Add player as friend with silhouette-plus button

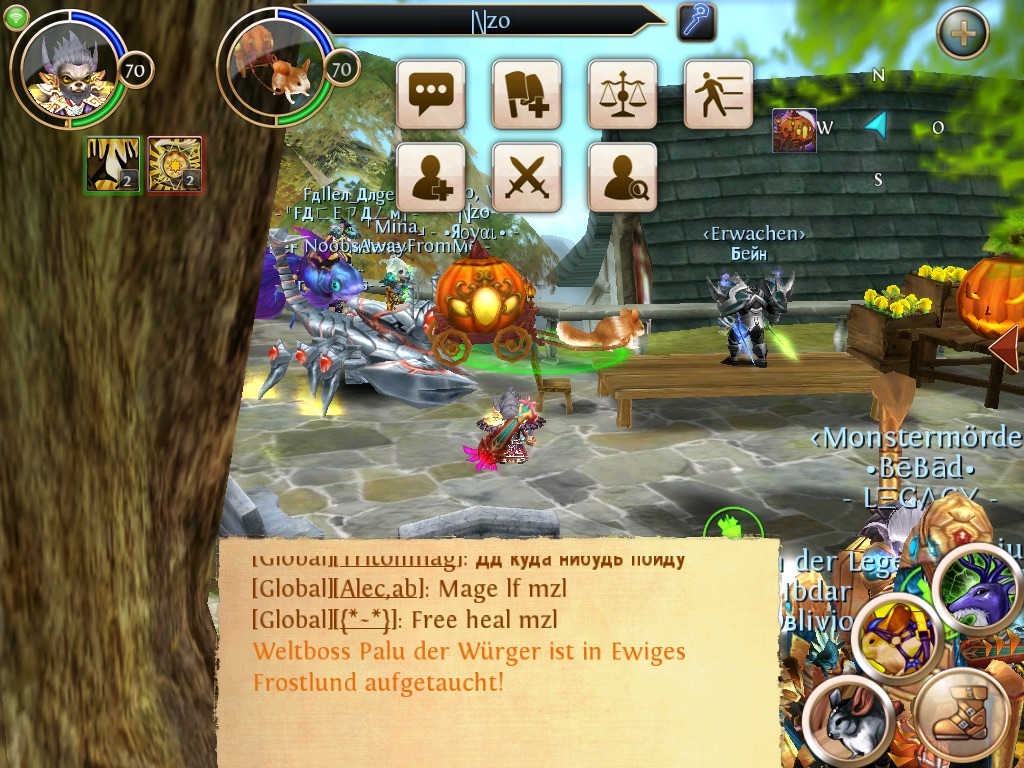pyautogui.click(x=431, y=178)
